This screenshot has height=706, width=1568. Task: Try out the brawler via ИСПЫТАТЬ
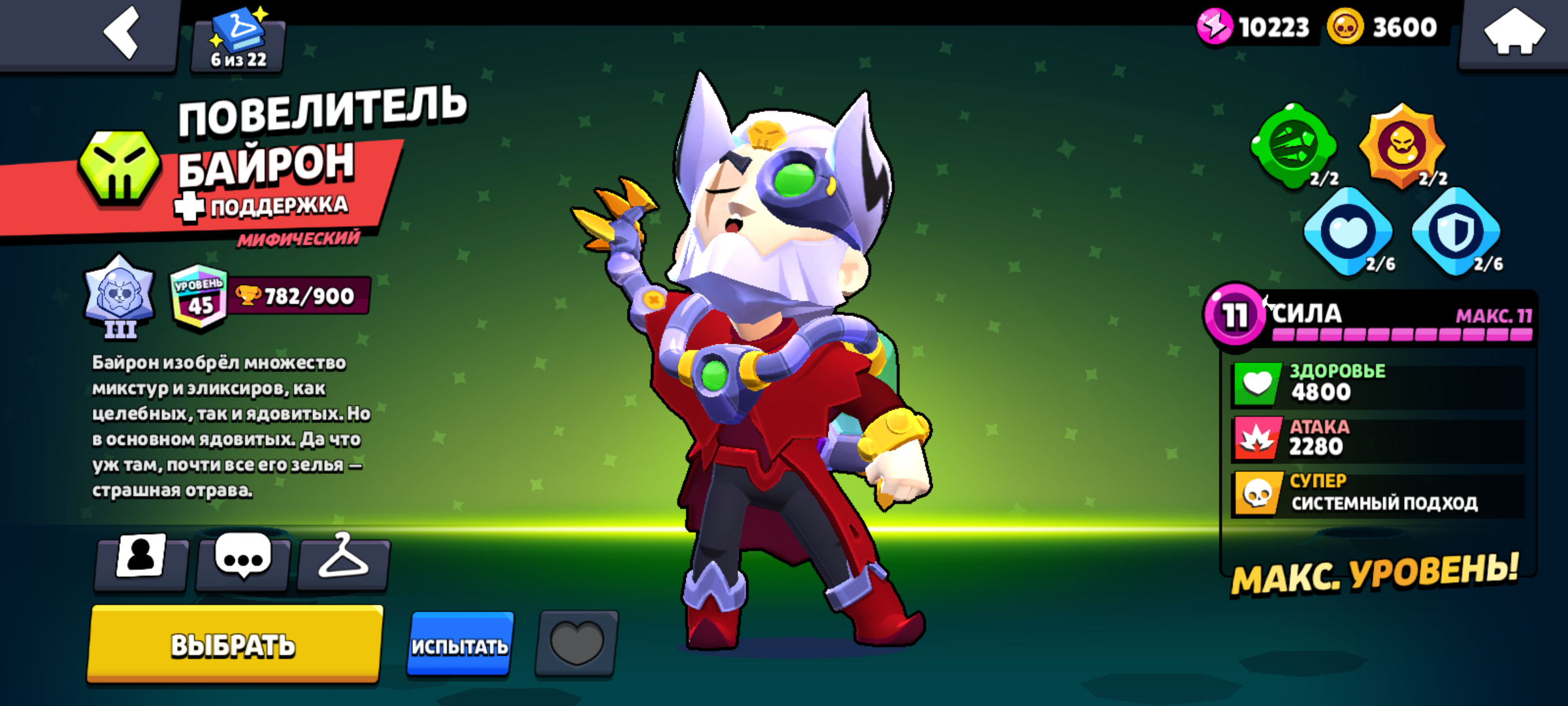[460, 645]
